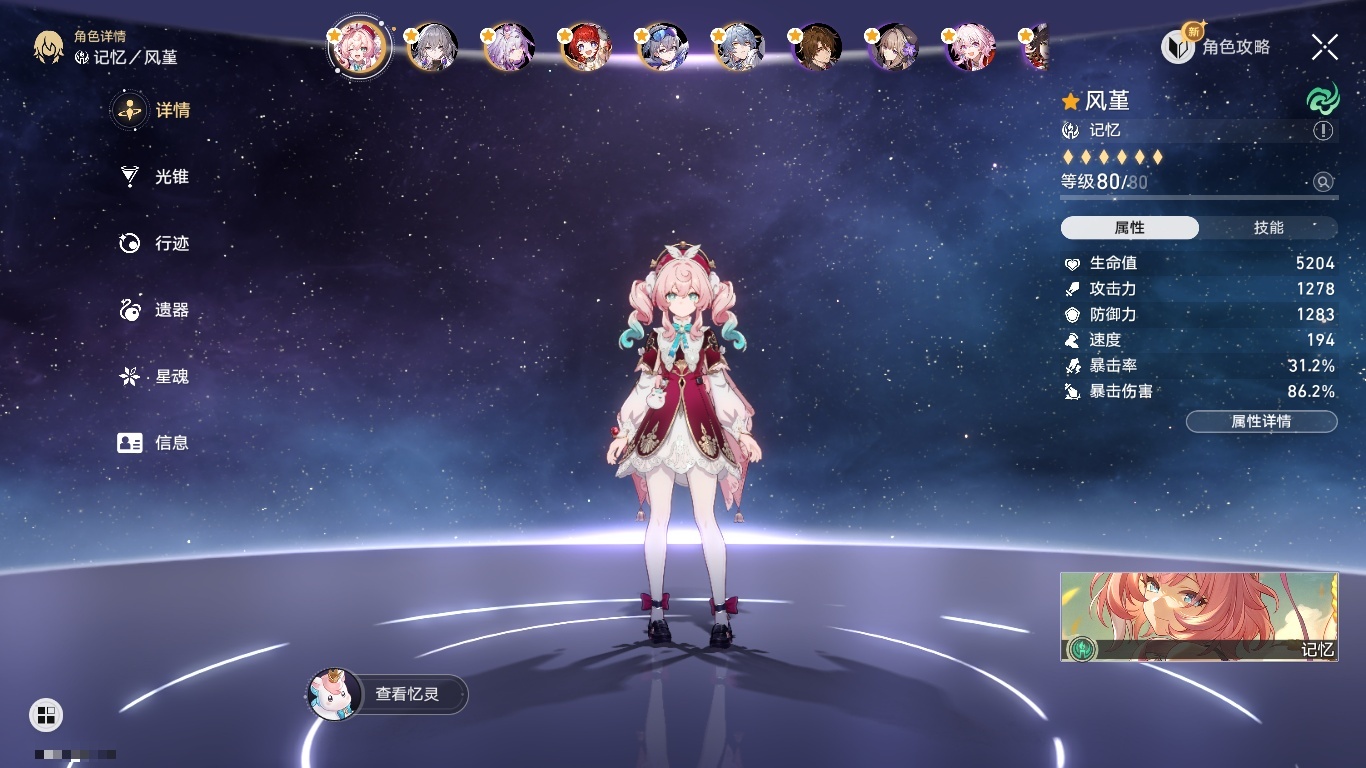The image size is (1366, 768).
Task: Click the exclamation info icon beside 记忆
Action: point(1323,131)
